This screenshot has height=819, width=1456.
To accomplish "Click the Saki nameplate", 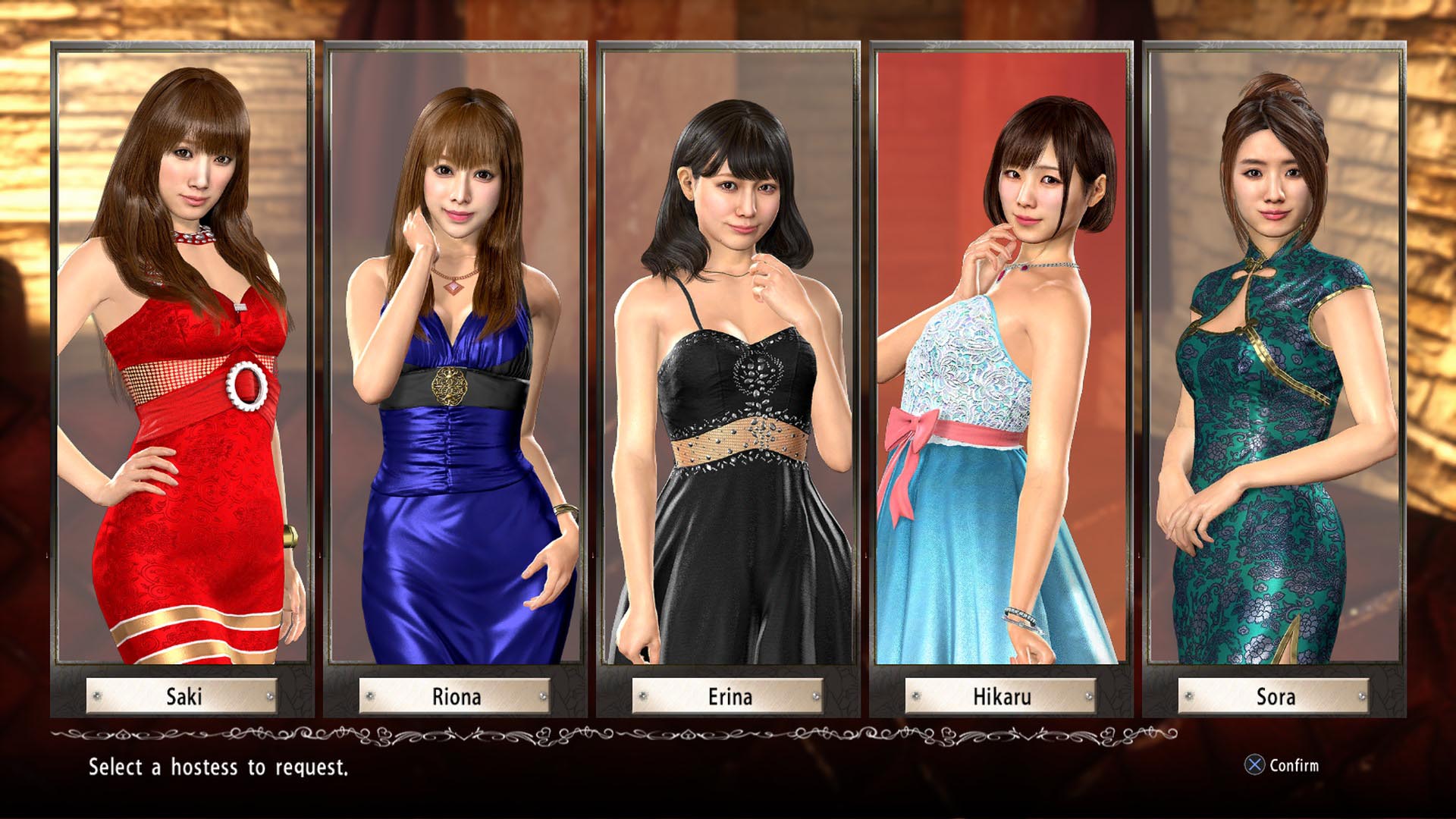I will (x=182, y=697).
